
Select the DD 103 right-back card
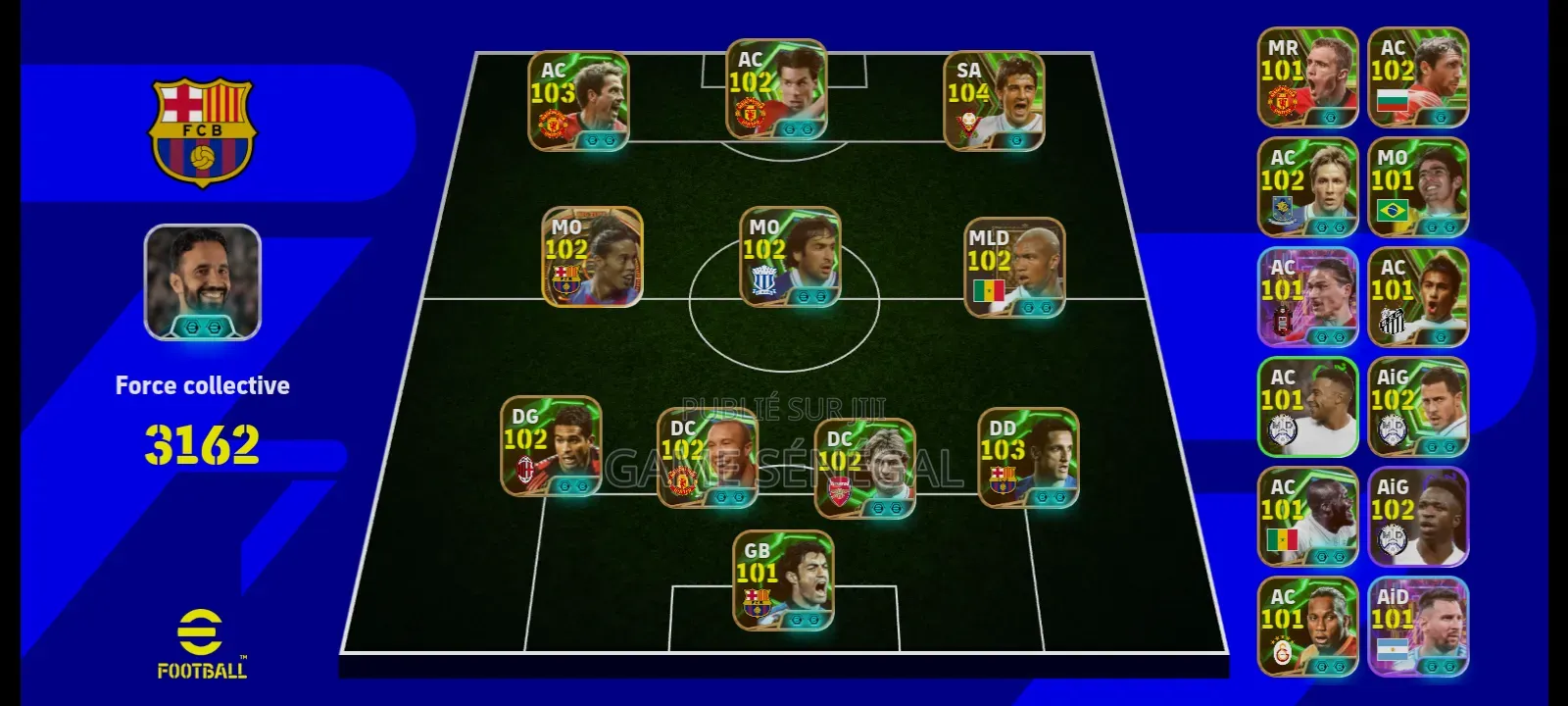pos(1028,458)
